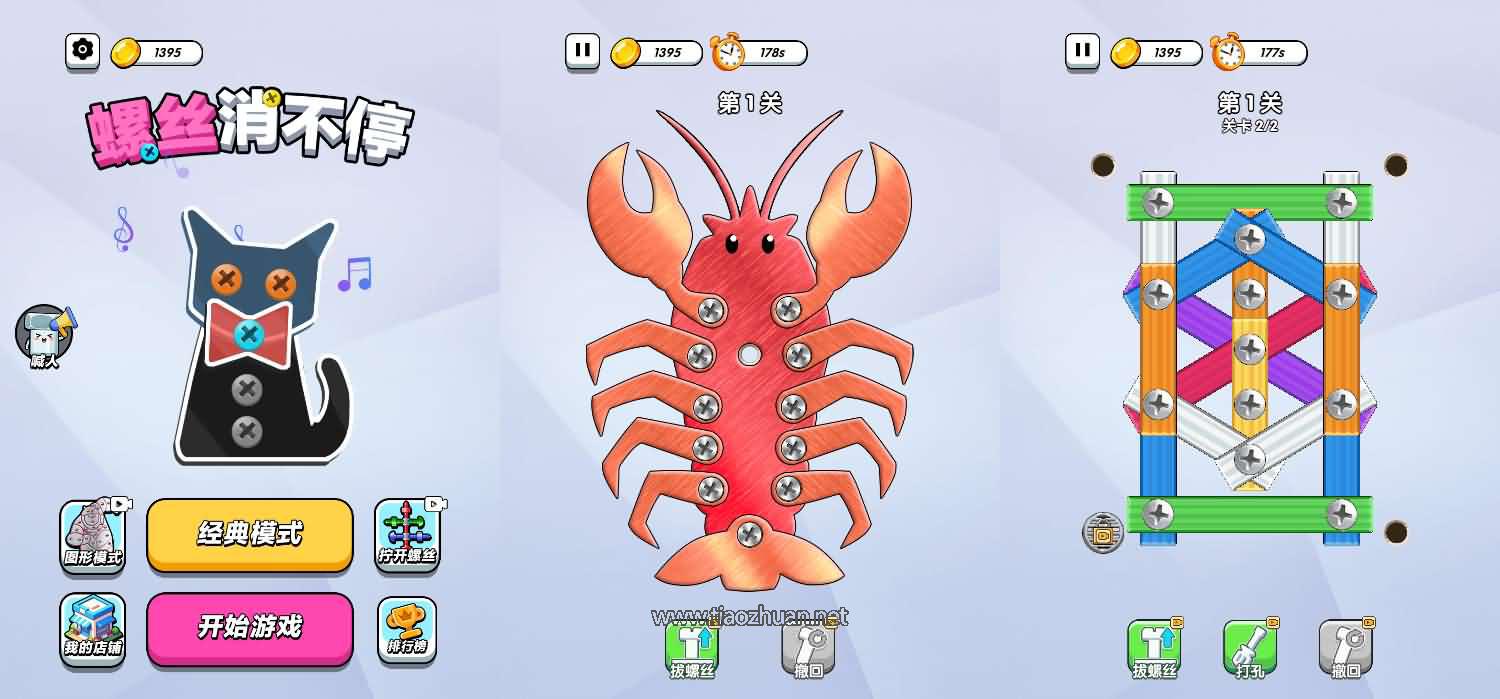Image resolution: width=1500 pixels, height=699 pixels.
Task: Click 撤回 undo below the colored bars
Action: tap(1345, 650)
